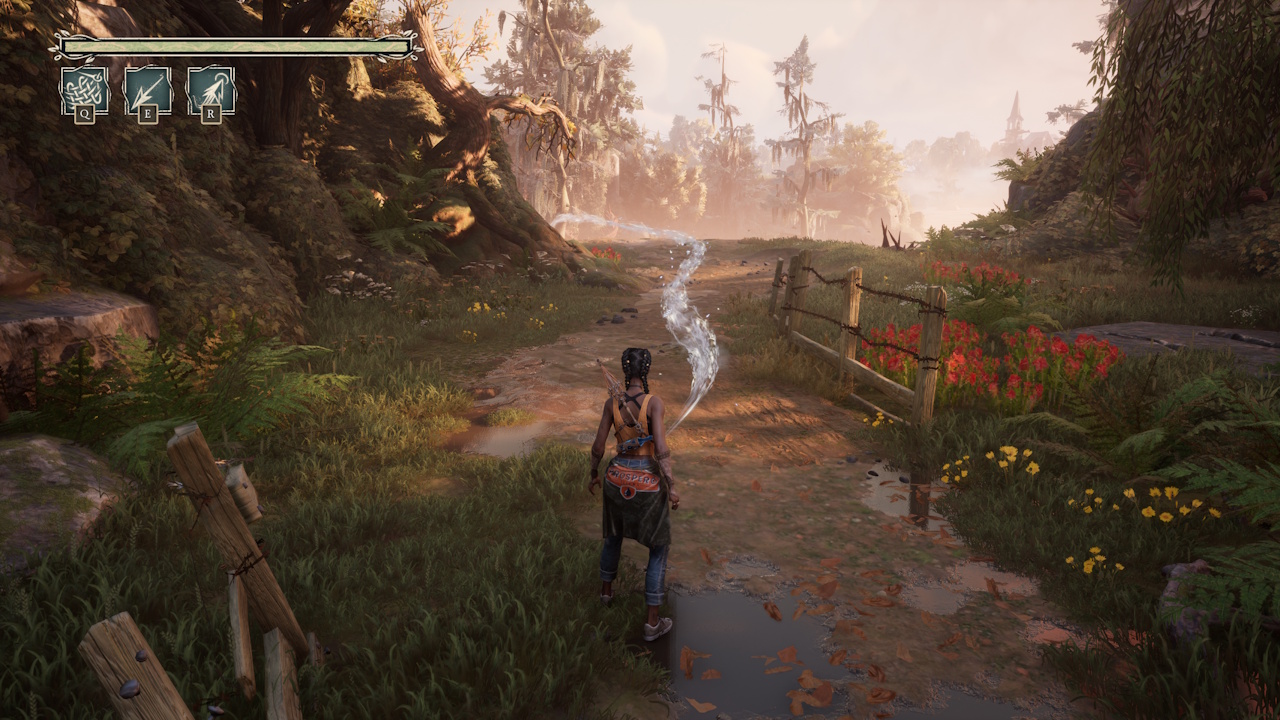
Task: Click the distant church spire on the horizon
Action: tap(1015, 110)
